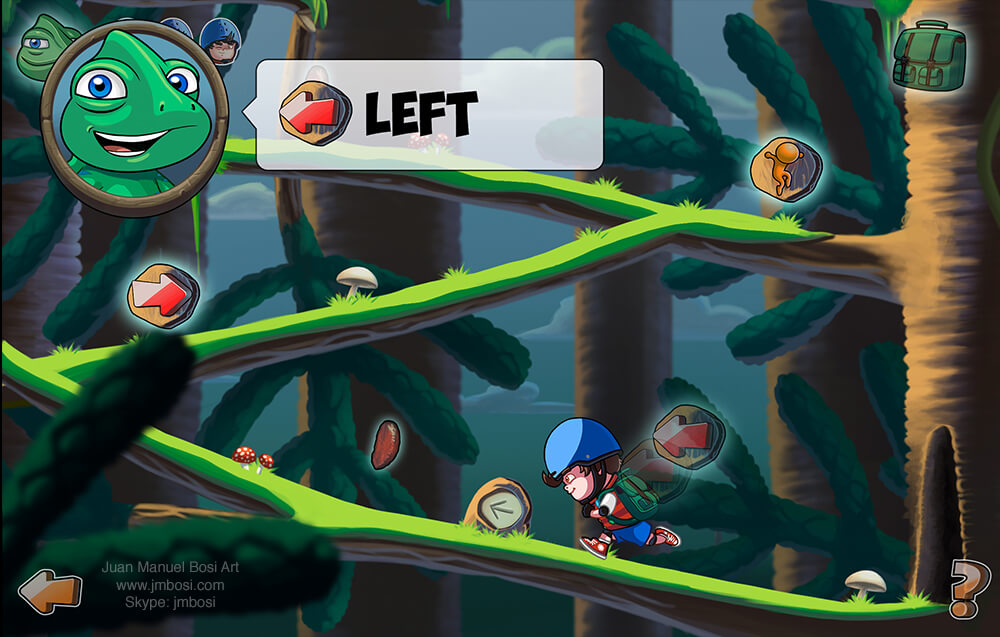The height and width of the screenshot is (637, 1000).
Task: Go back with the orange arrow button
Action: 50,591
